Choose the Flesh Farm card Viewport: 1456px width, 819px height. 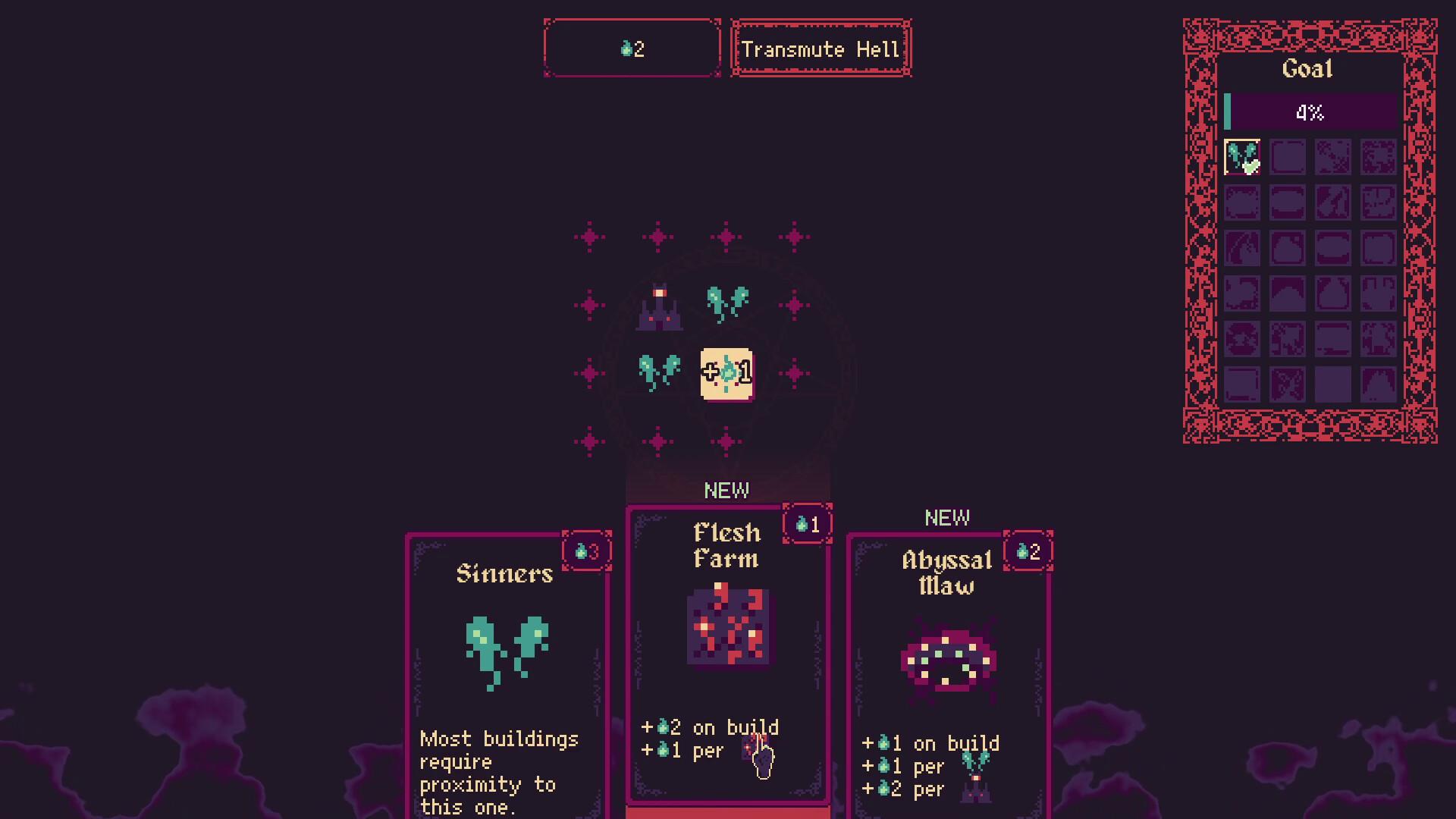[727, 652]
